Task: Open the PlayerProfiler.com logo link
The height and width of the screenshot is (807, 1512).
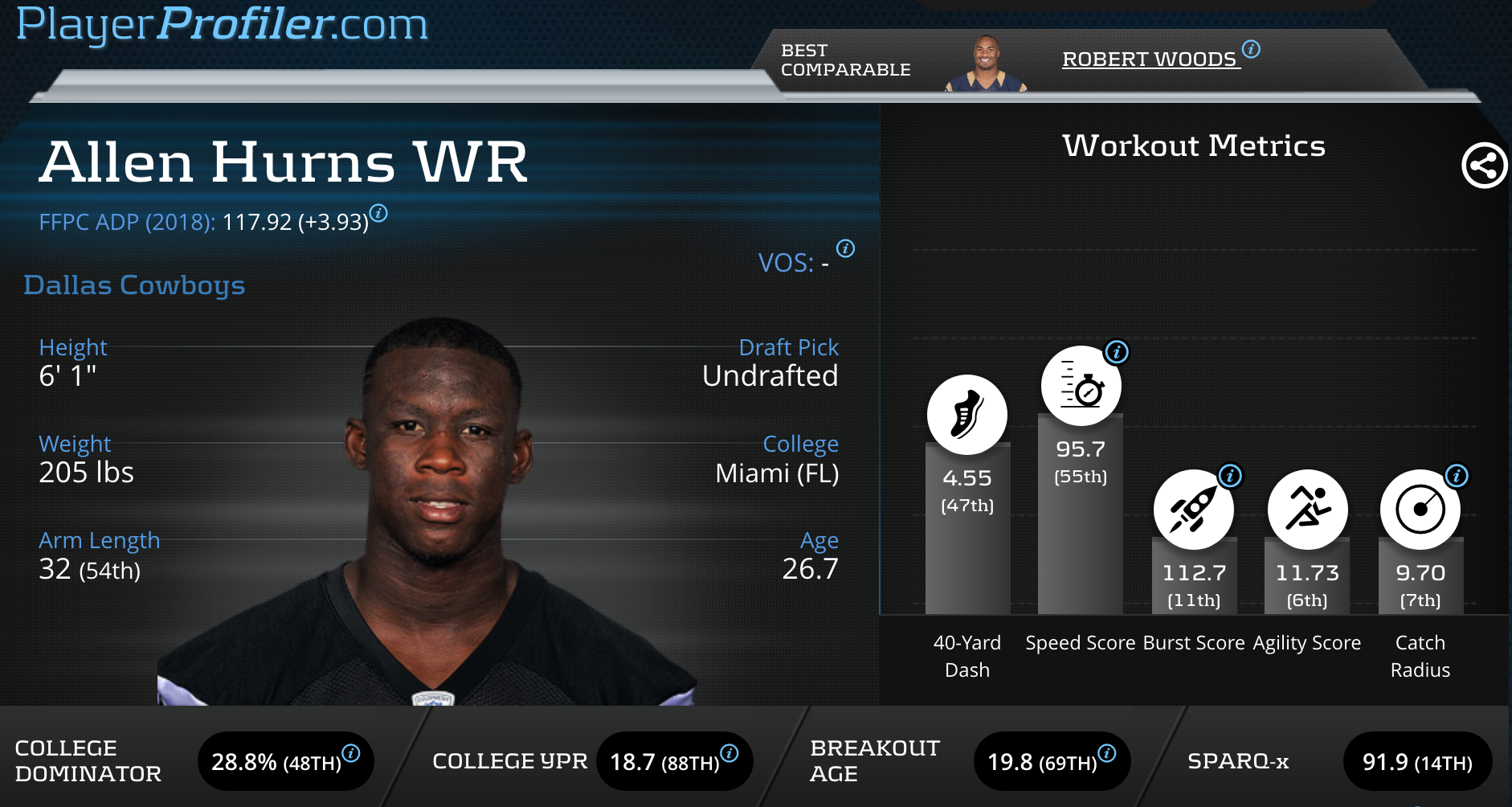Action: click(222, 24)
